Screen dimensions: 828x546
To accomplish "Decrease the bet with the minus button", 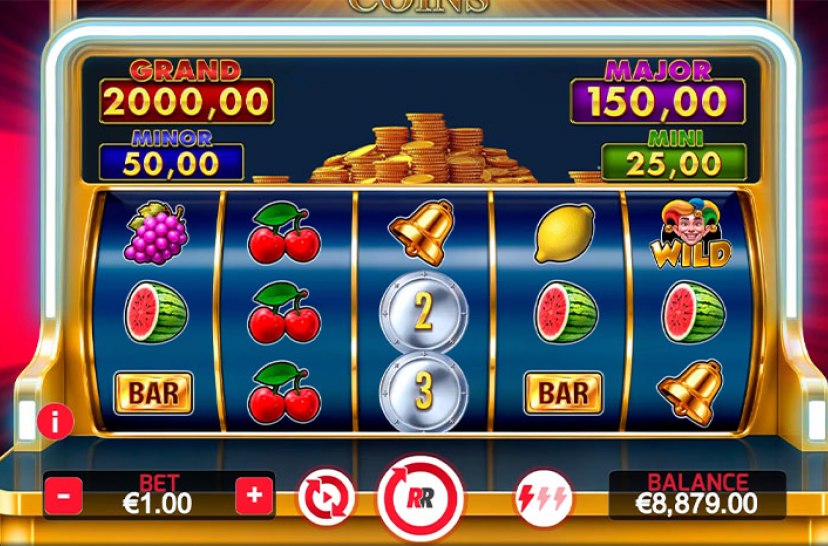I will [x=63, y=495].
